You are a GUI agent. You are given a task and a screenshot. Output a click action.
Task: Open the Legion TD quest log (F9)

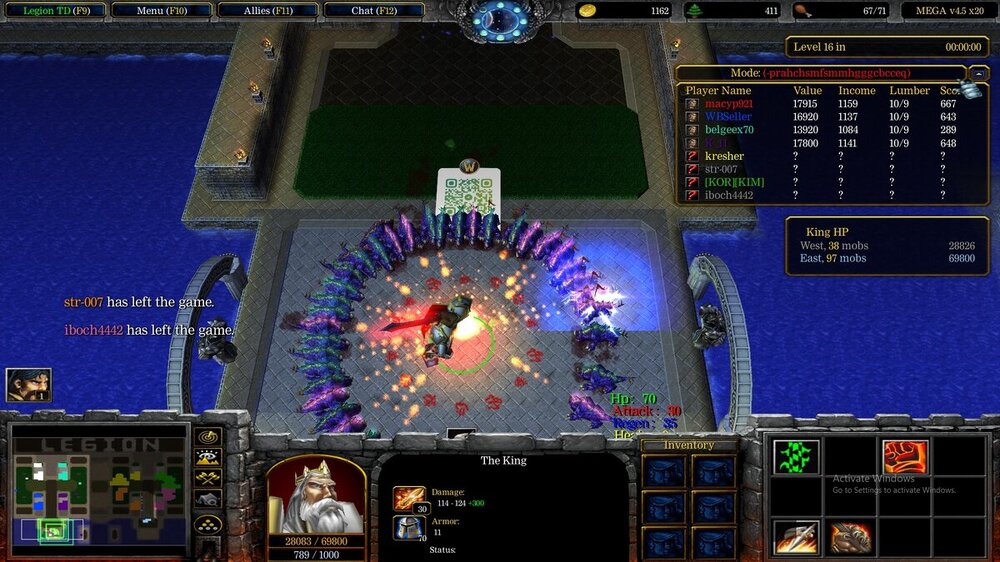[52, 11]
